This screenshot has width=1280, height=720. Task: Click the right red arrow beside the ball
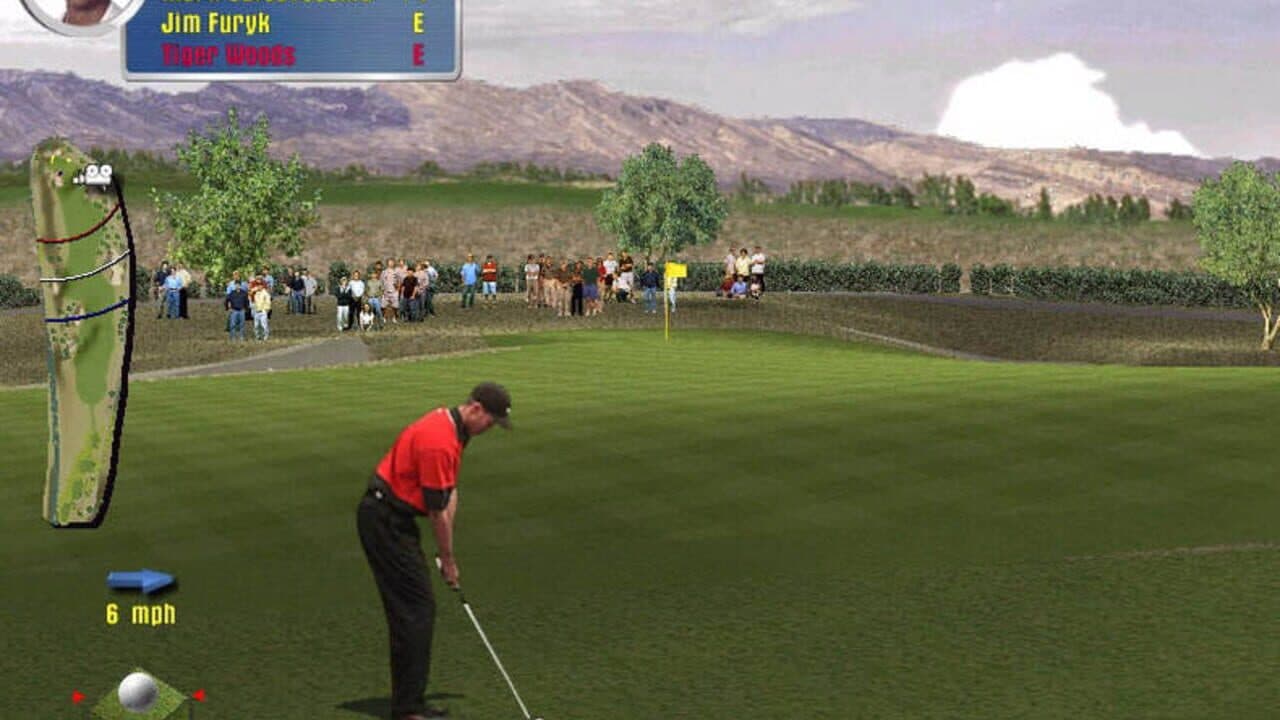click(198, 695)
